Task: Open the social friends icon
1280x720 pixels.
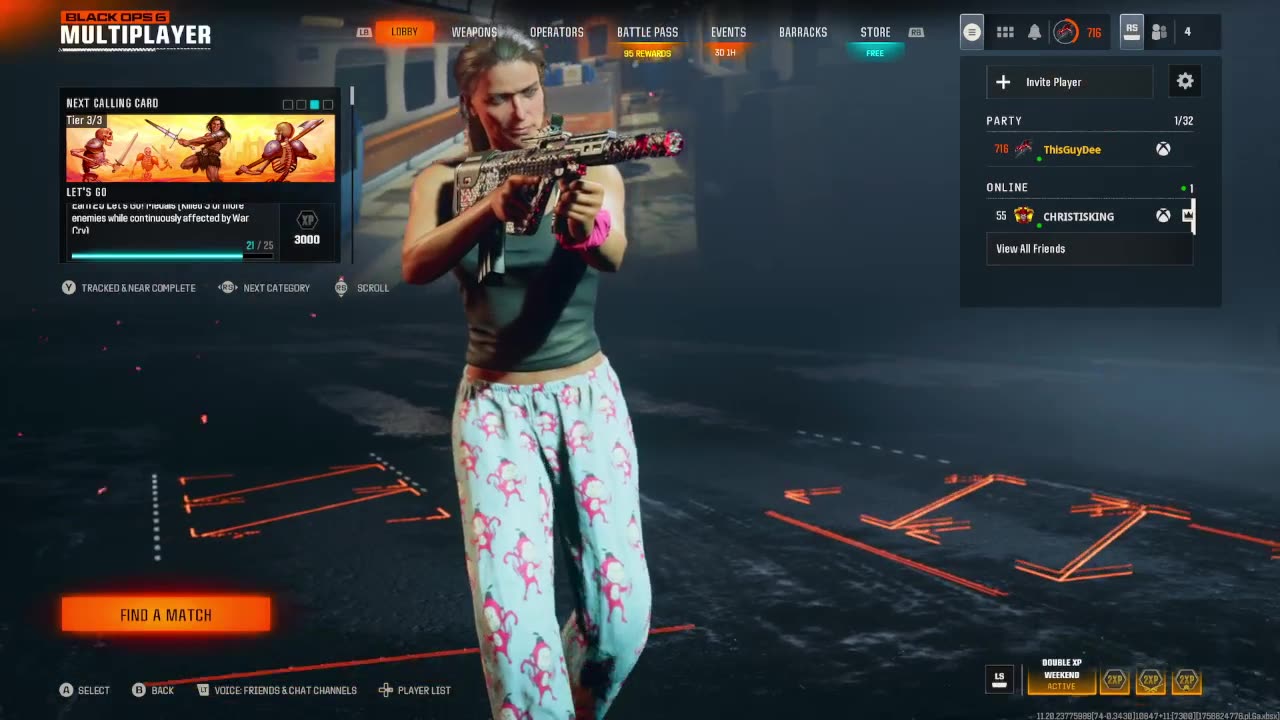Action: pyautogui.click(x=1159, y=32)
